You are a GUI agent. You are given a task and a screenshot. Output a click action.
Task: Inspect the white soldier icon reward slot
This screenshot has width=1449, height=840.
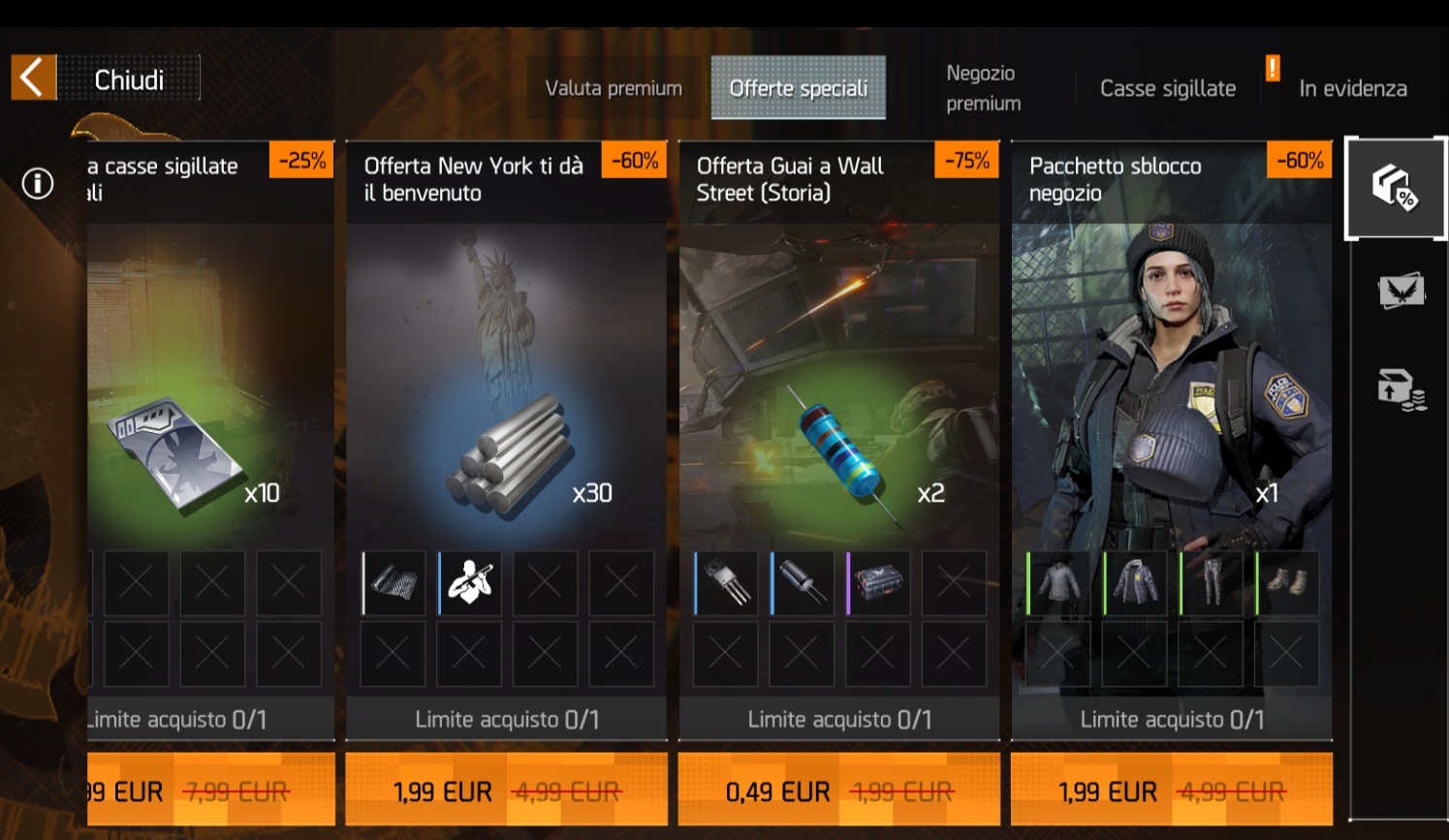[470, 583]
